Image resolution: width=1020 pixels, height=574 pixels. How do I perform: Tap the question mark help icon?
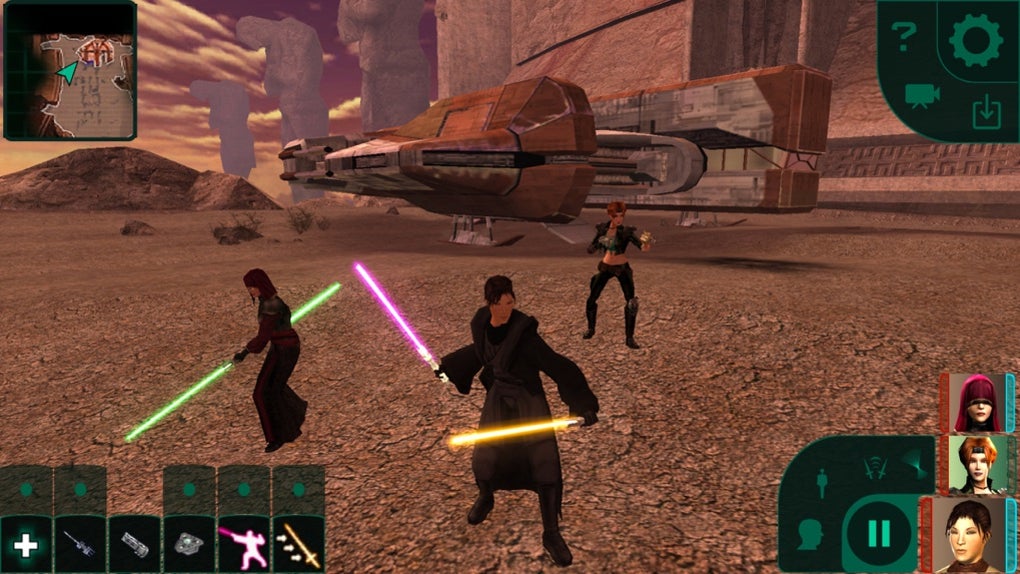tap(904, 38)
